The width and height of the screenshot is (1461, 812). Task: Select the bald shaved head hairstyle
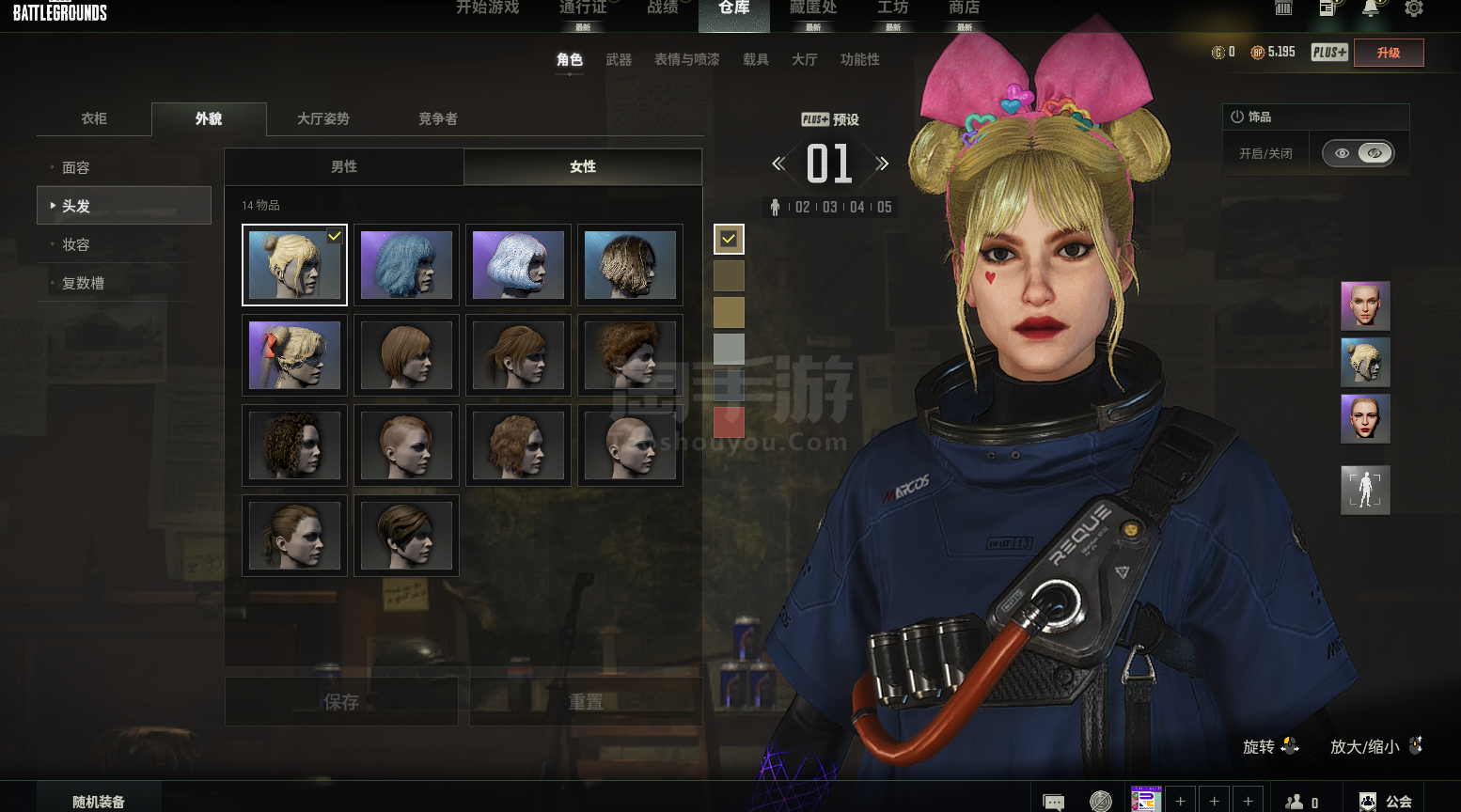tap(630, 445)
